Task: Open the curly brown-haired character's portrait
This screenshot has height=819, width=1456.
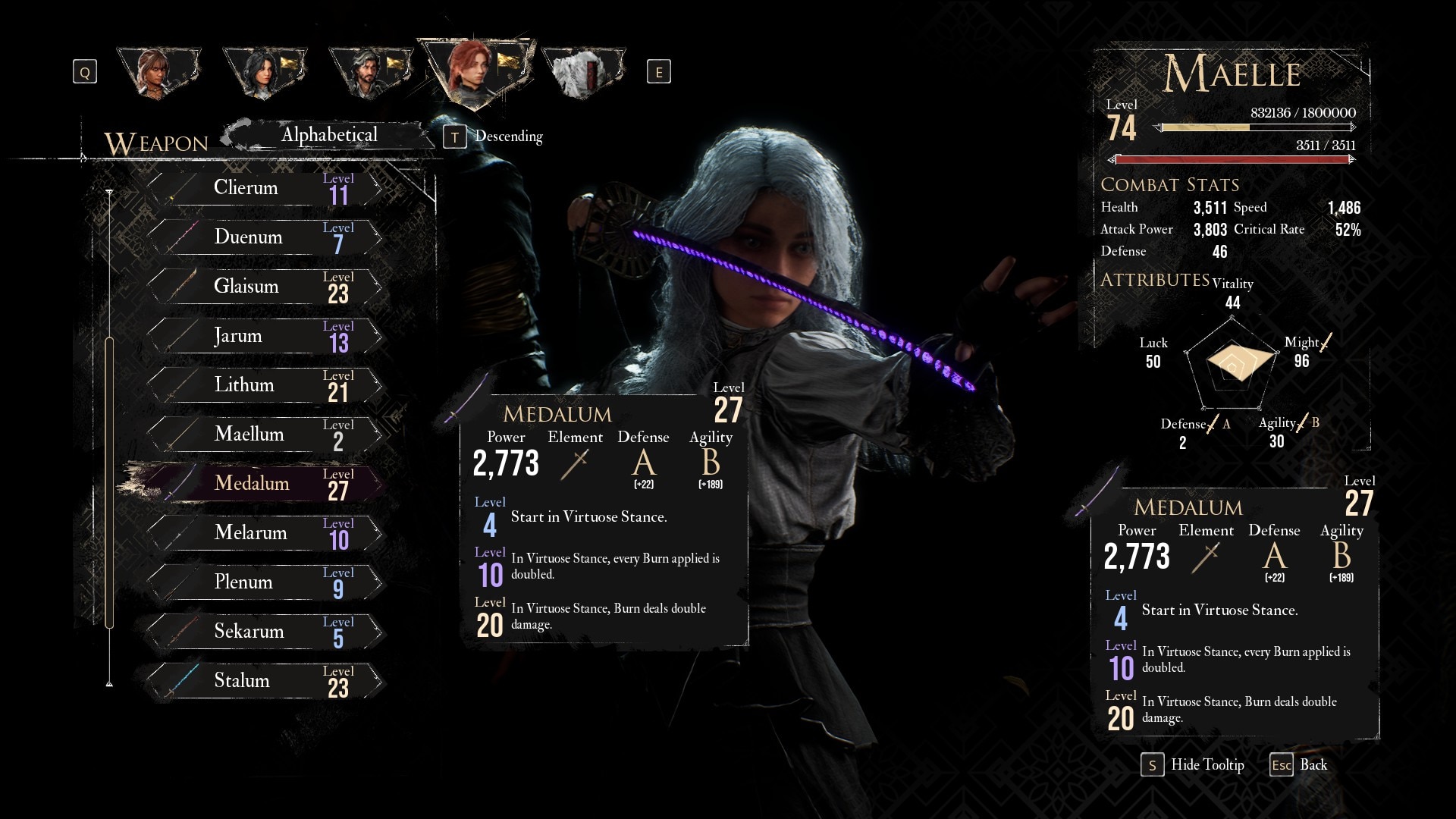Action: 158,73
